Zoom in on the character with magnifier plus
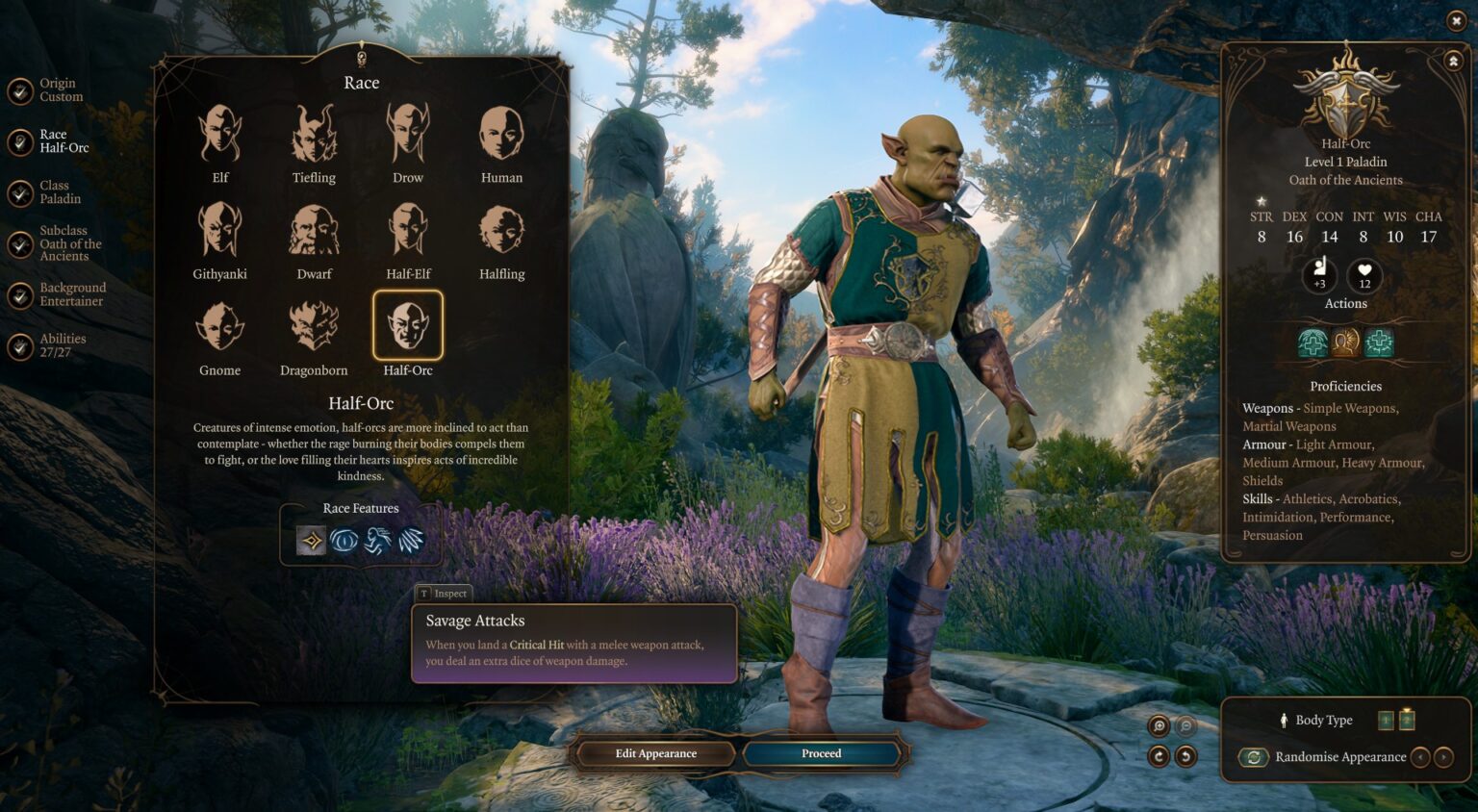This screenshot has height=812, width=1478. coord(1159,725)
